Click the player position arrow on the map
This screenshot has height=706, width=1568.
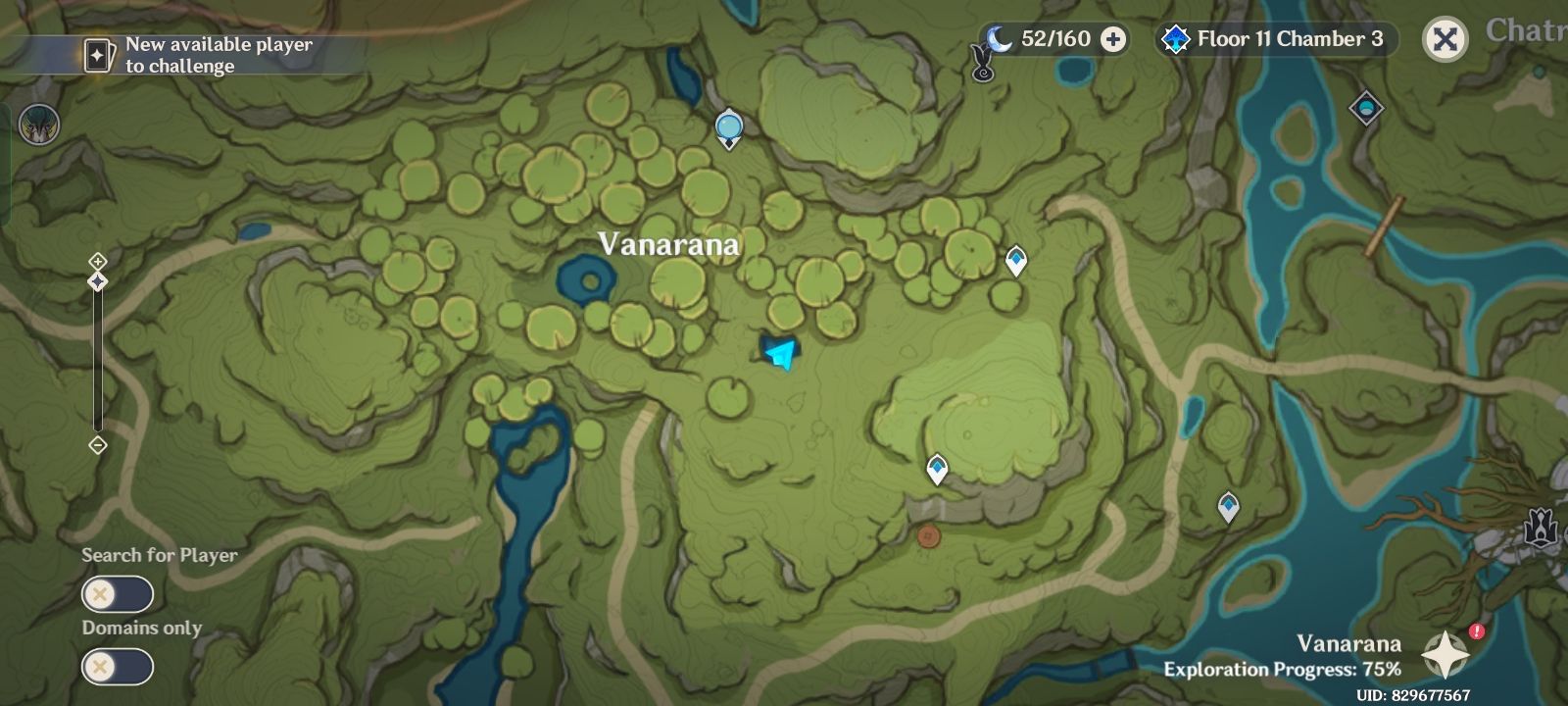pos(779,353)
